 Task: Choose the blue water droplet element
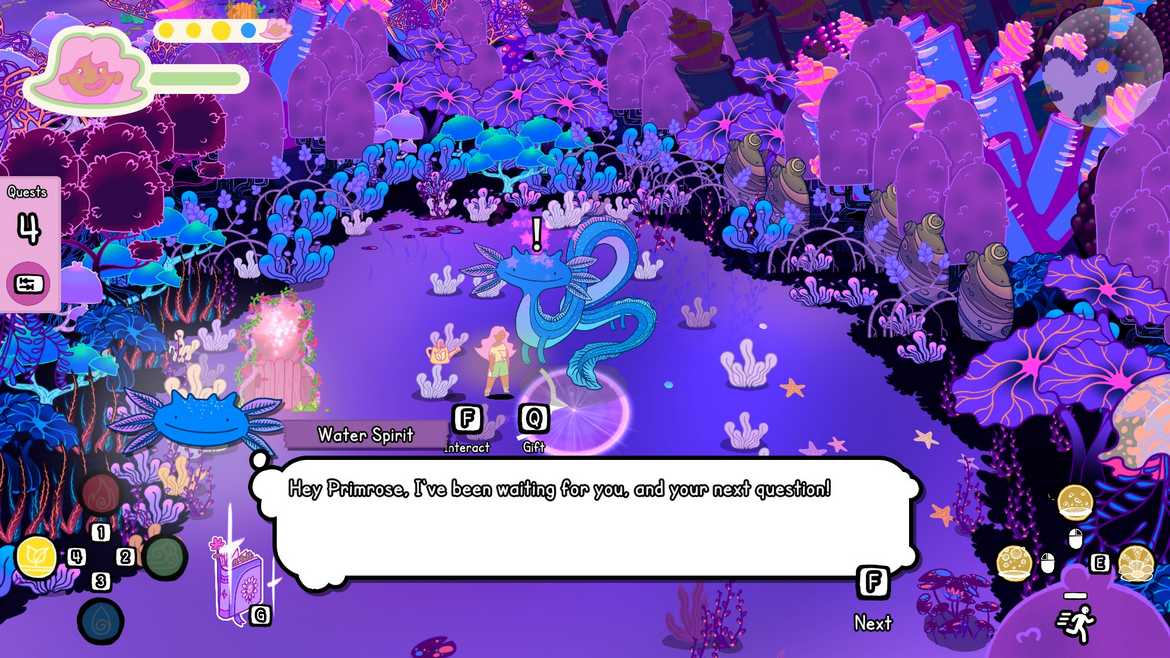101,620
